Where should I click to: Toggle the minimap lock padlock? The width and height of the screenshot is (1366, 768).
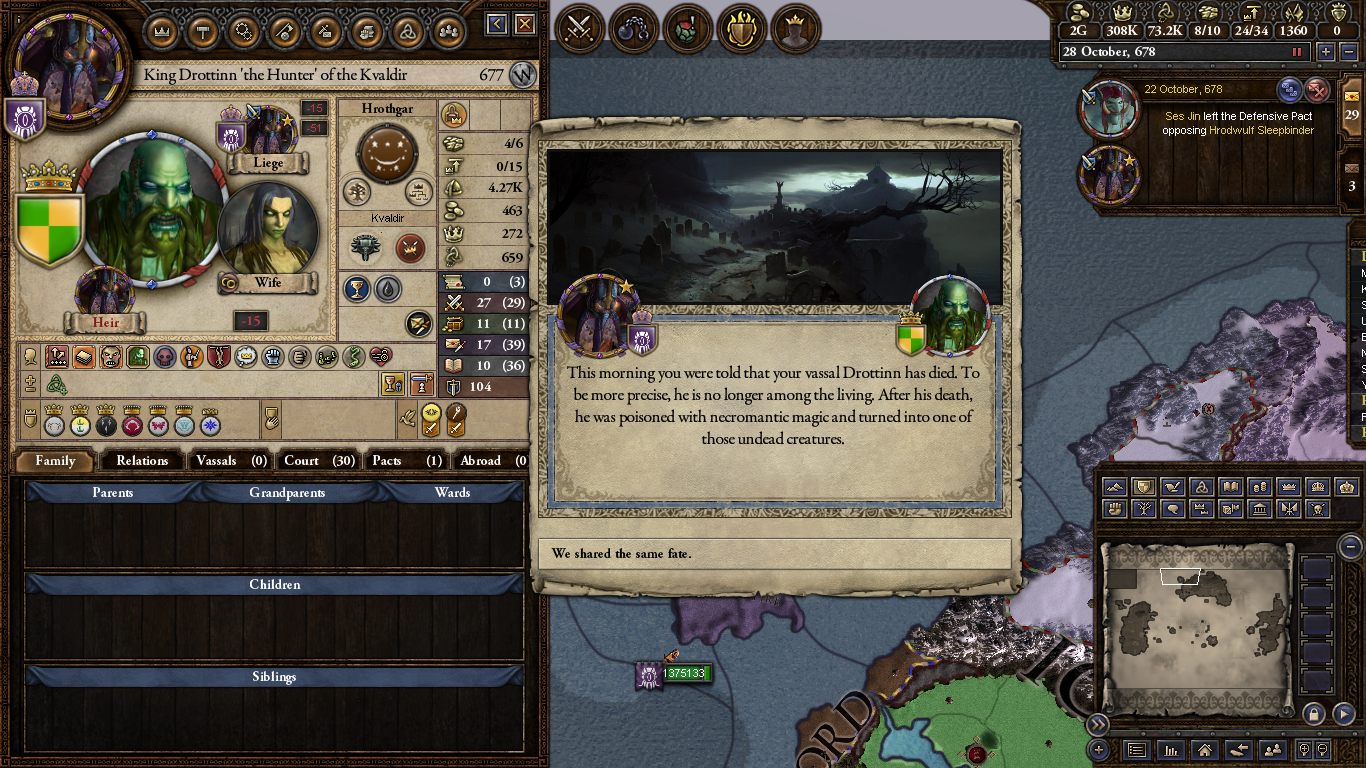pos(1313,712)
